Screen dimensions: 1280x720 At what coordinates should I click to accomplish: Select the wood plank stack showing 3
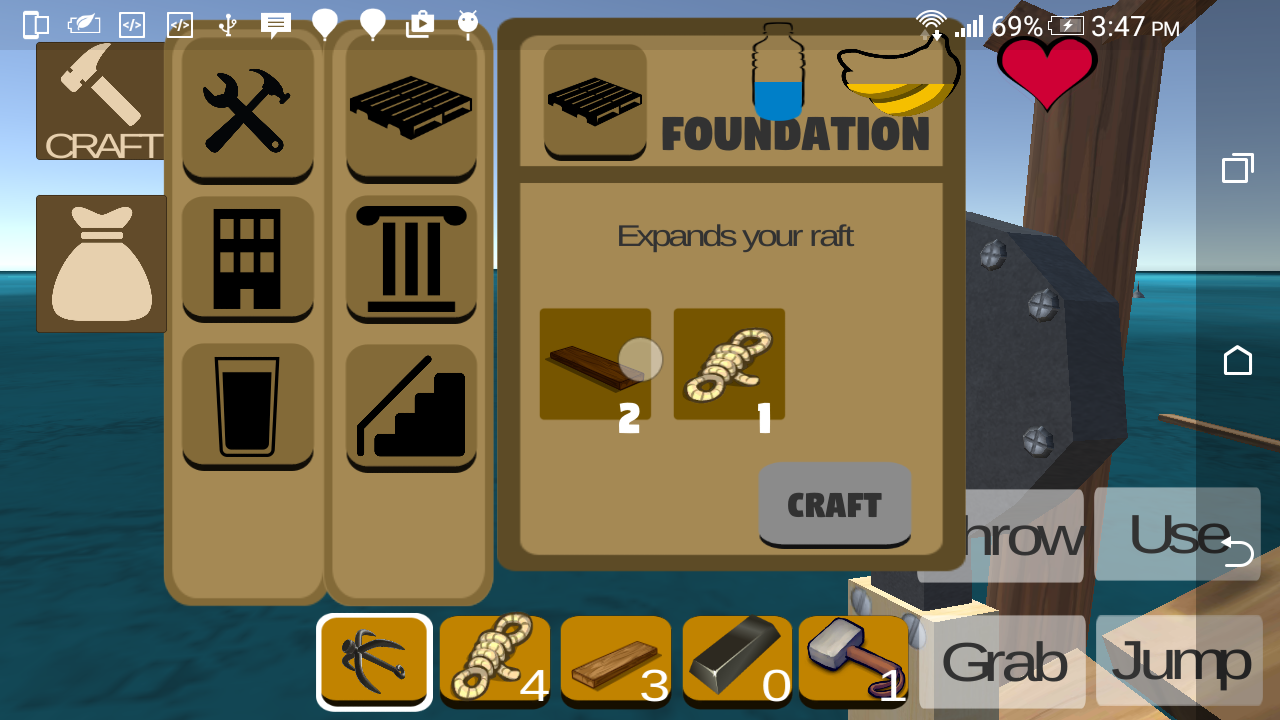click(x=616, y=660)
